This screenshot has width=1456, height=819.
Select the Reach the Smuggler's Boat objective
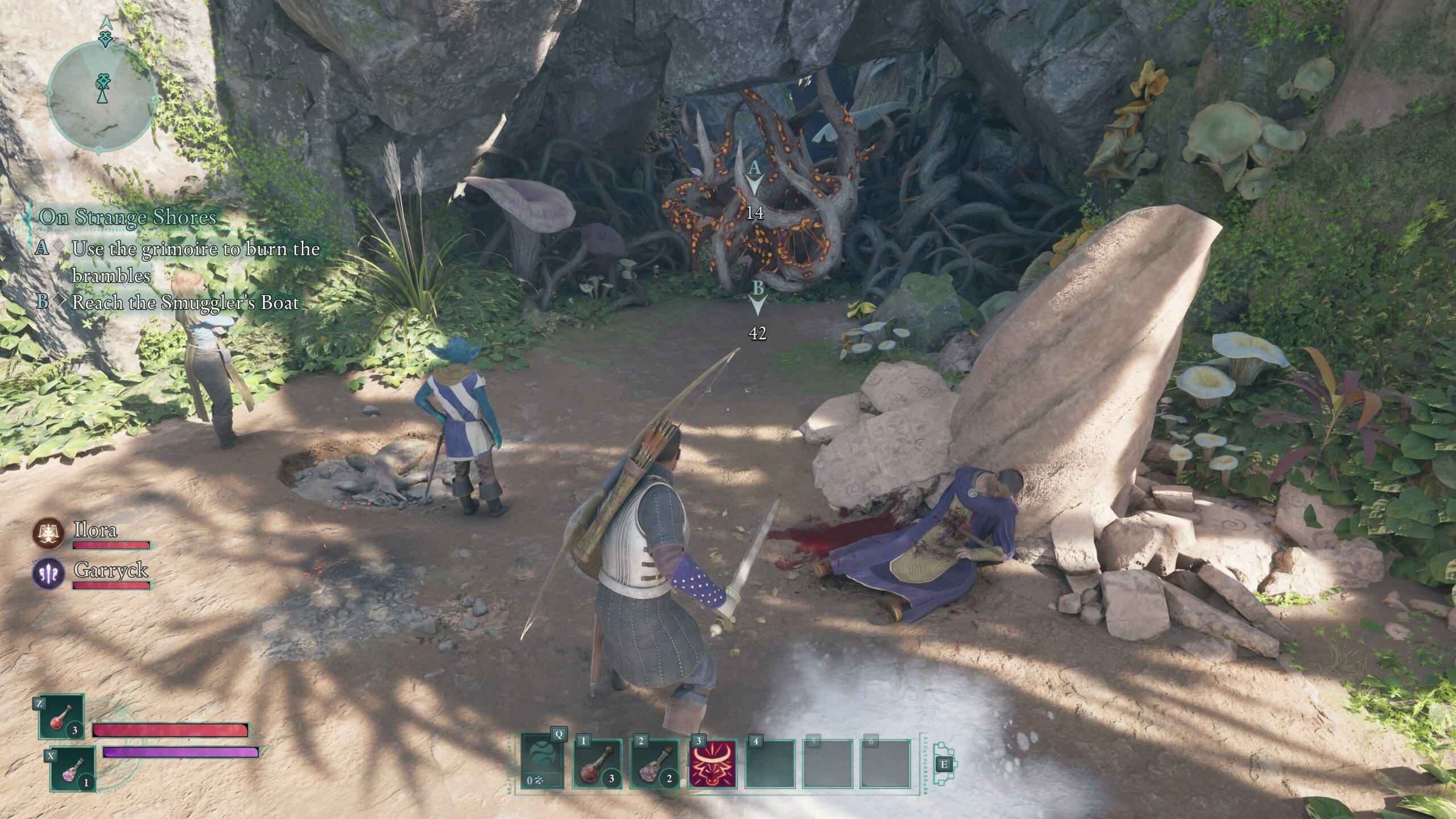tap(185, 302)
